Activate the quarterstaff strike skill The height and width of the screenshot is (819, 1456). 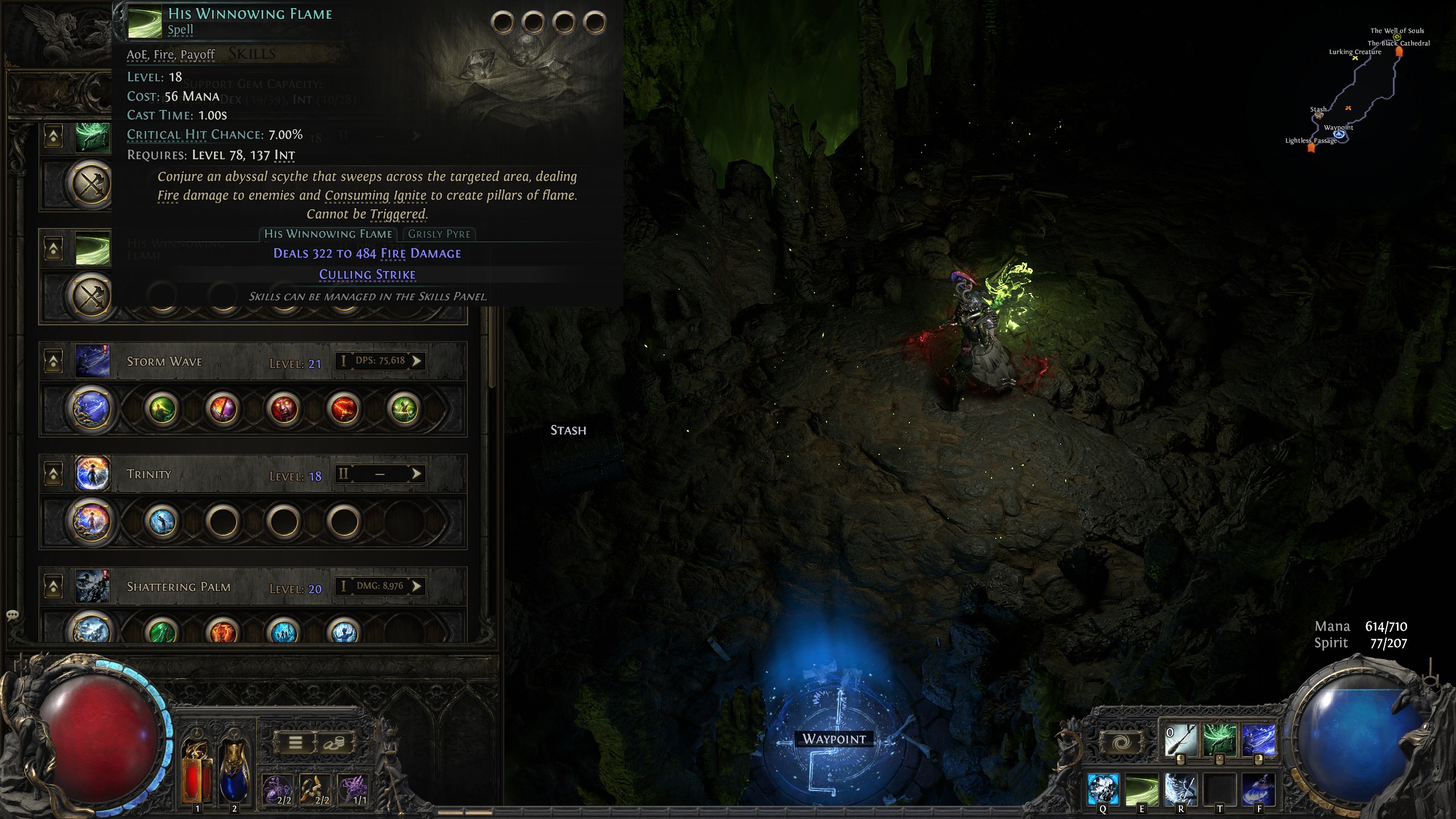tap(1180, 740)
